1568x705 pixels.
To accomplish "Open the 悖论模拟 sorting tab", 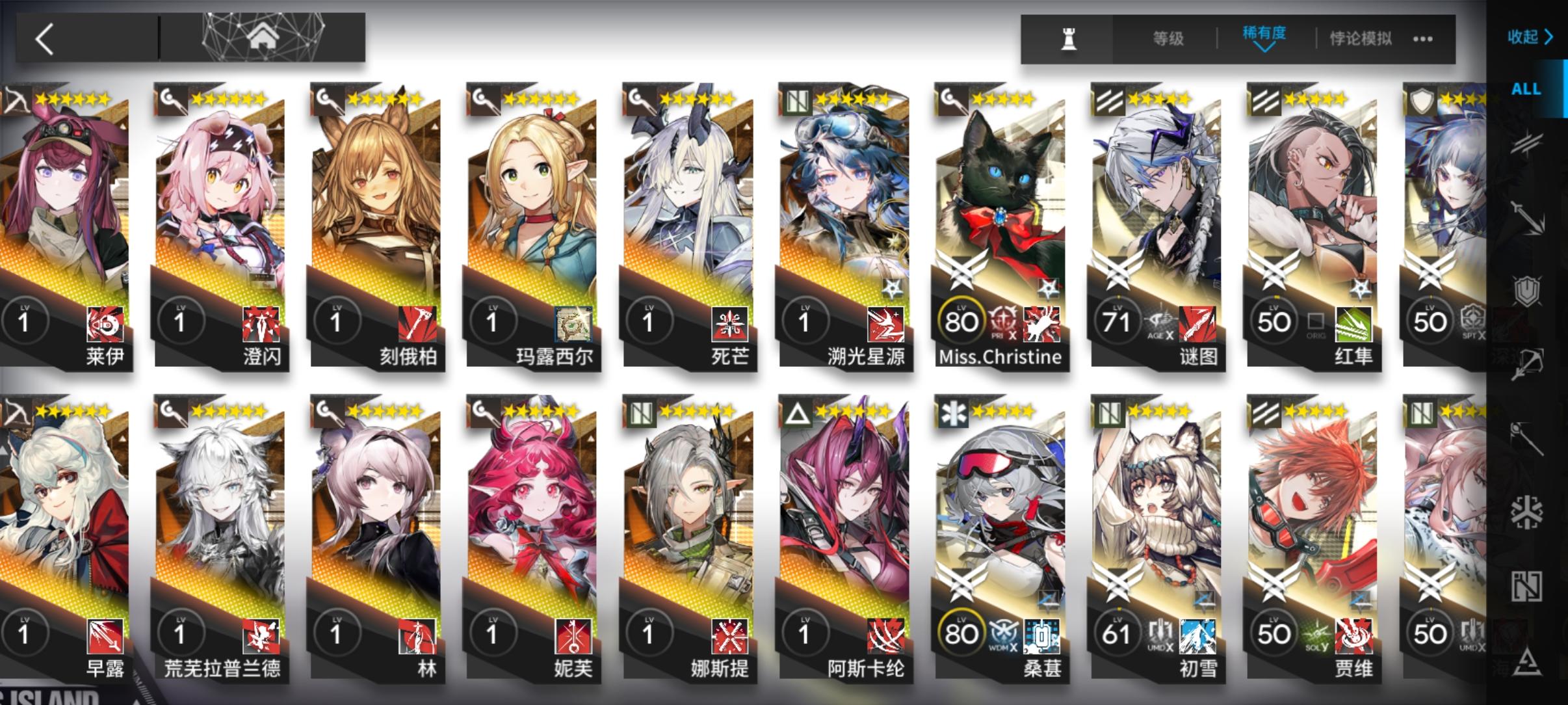I will [x=1363, y=38].
